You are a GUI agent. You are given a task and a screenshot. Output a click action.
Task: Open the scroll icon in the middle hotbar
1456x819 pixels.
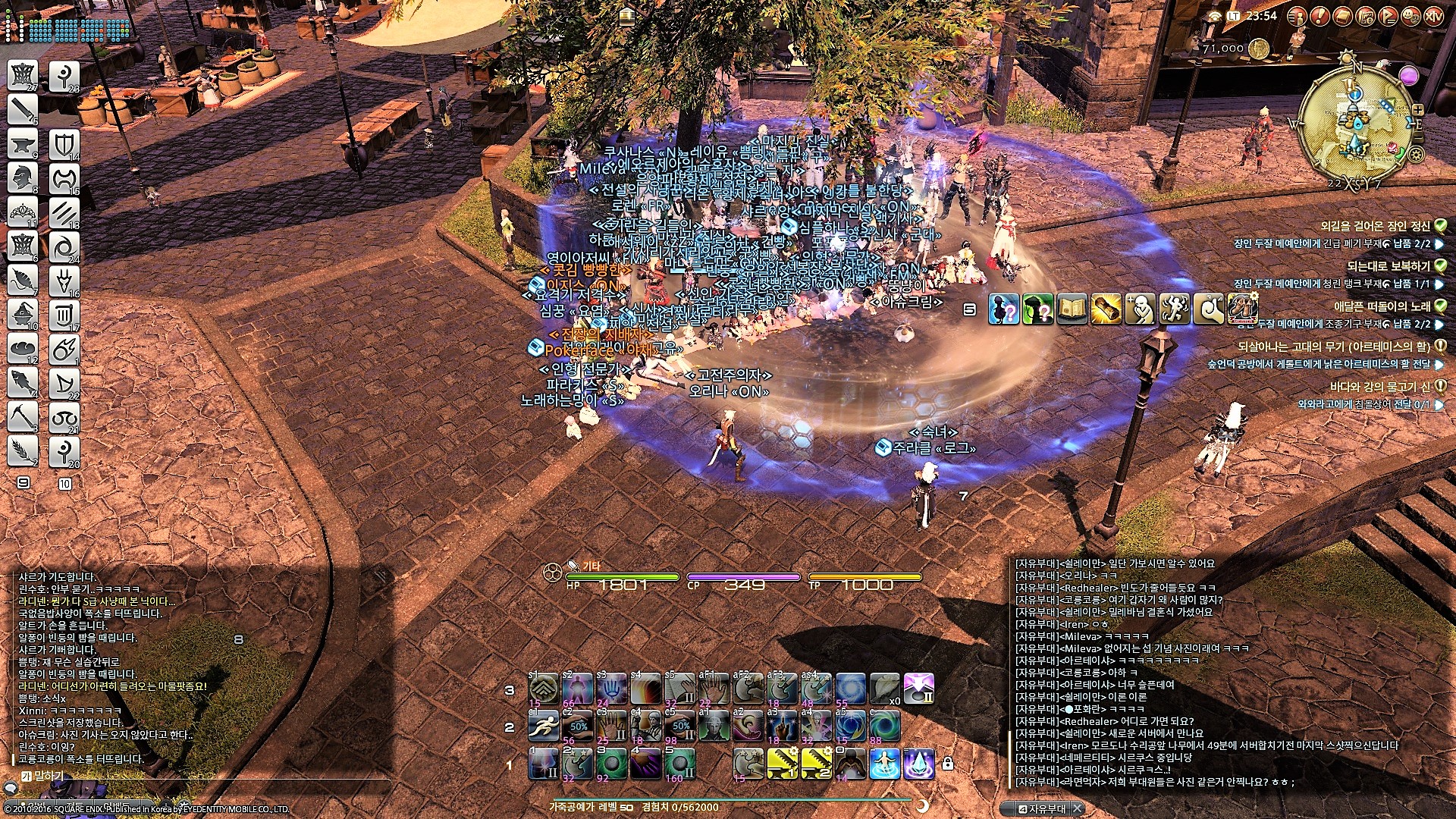point(1106,309)
